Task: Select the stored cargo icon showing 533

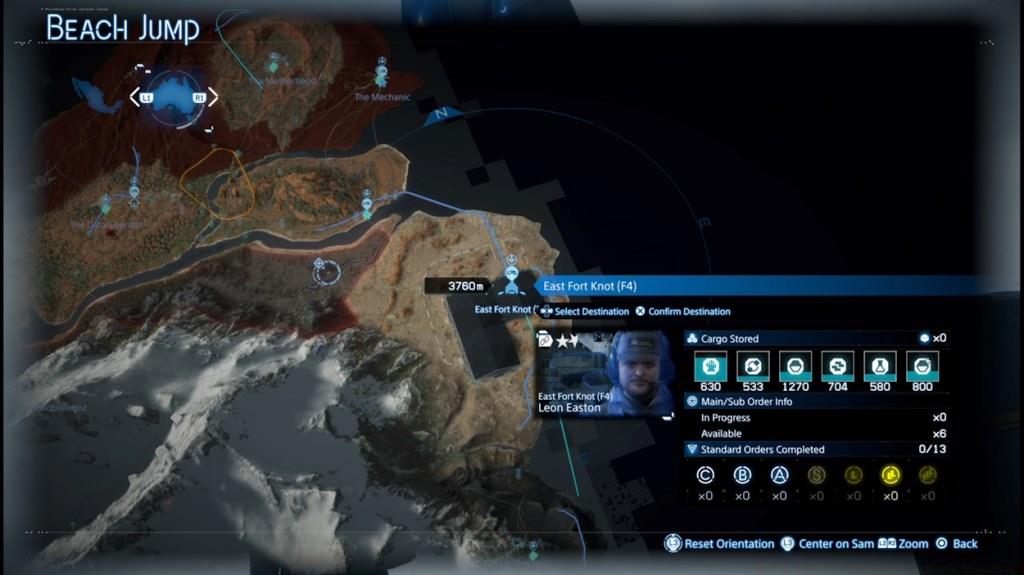Action: click(752, 366)
